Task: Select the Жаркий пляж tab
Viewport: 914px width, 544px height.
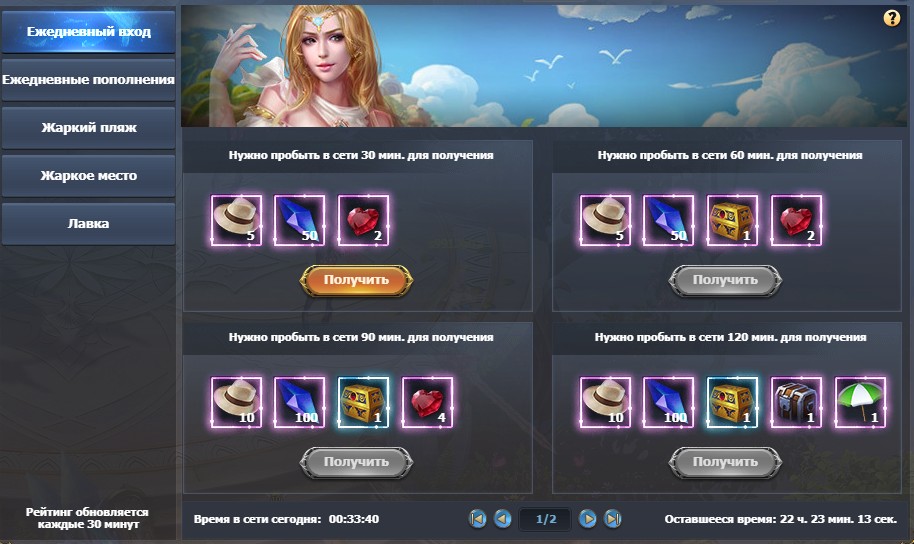Action: [x=88, y=128]
